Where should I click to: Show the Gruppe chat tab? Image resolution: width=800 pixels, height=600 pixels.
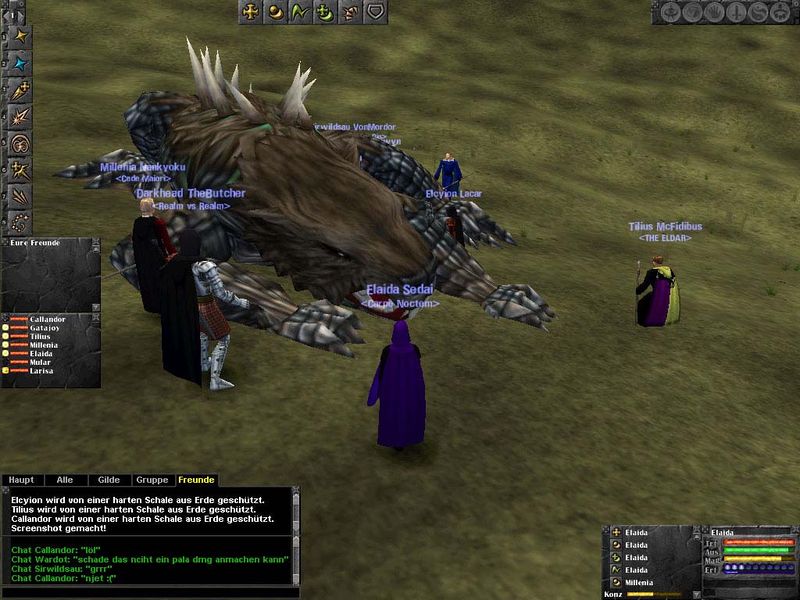(152, 480)
